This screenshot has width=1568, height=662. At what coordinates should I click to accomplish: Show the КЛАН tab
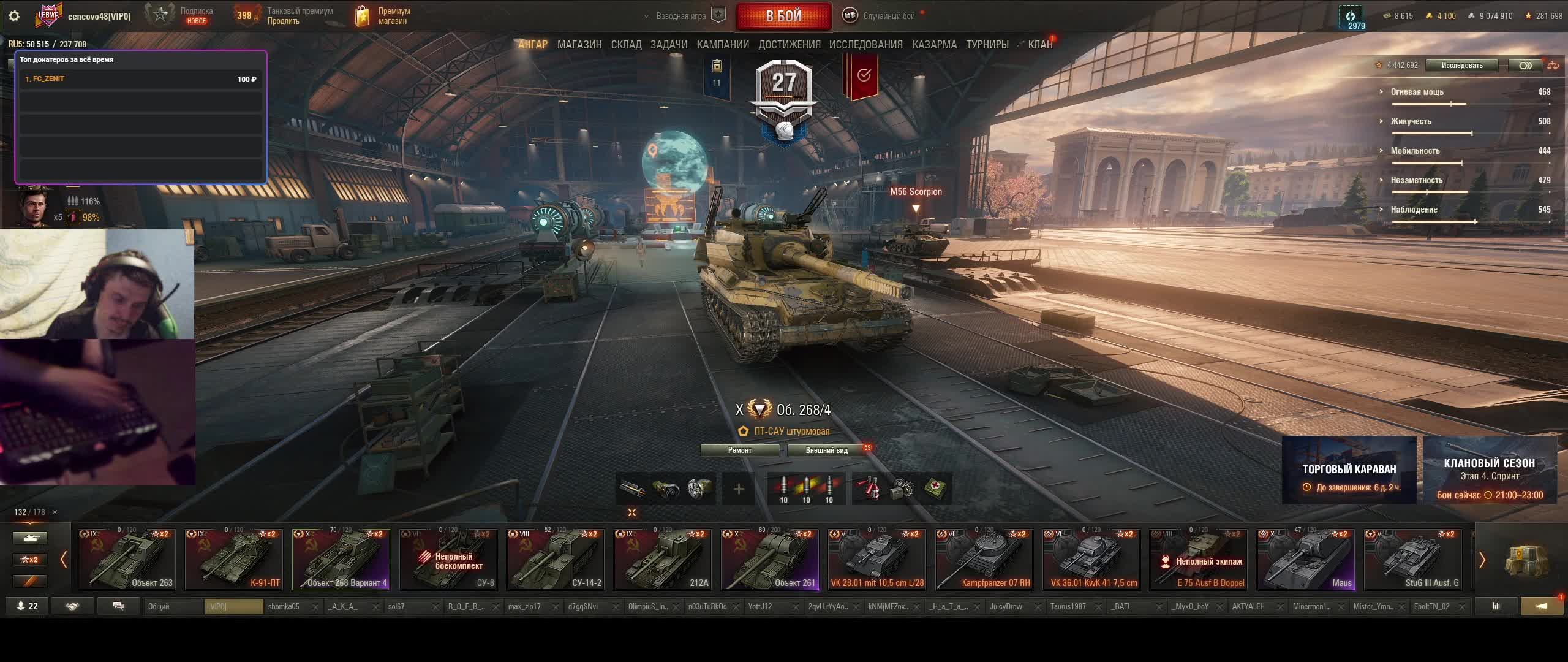click(x=1040, y=45)
